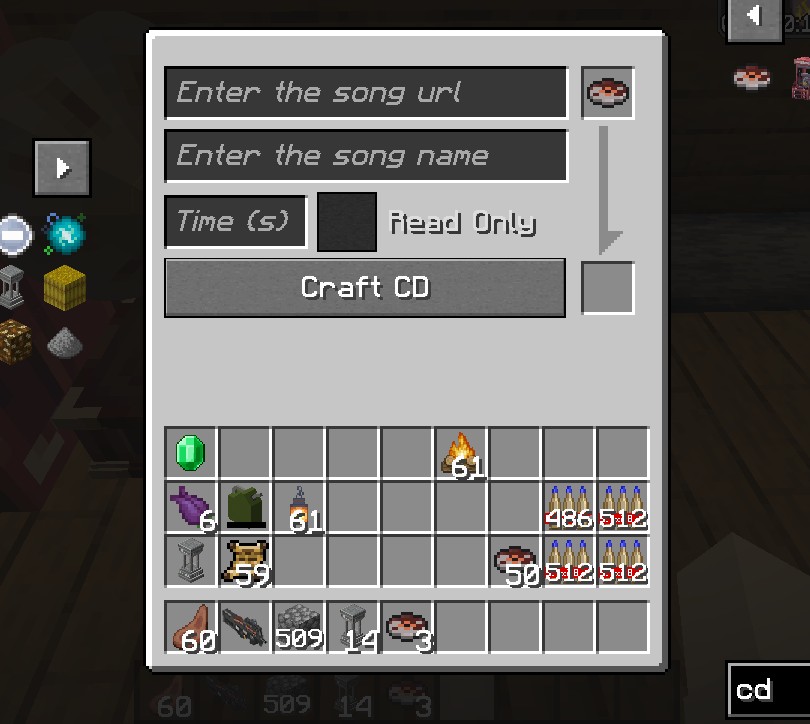
Task: Focus the Time (s) field
Action: click(x=235, y=221)
